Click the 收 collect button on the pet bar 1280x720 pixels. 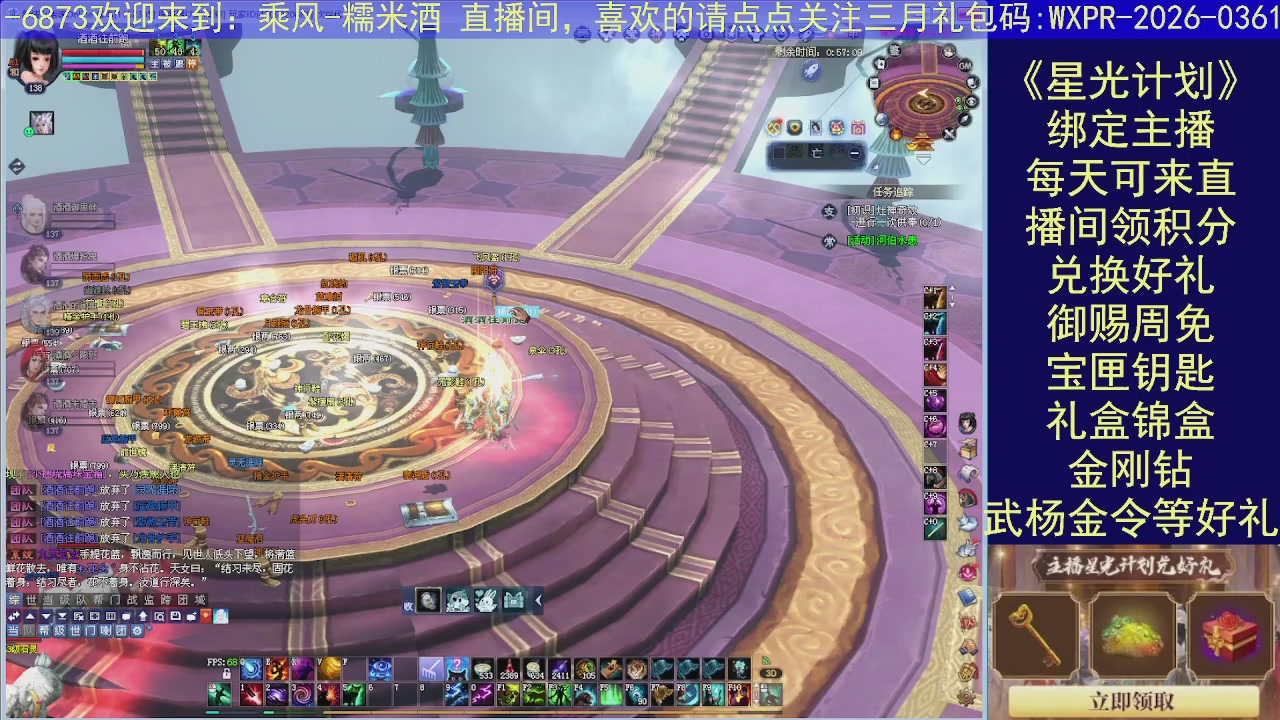408,606
